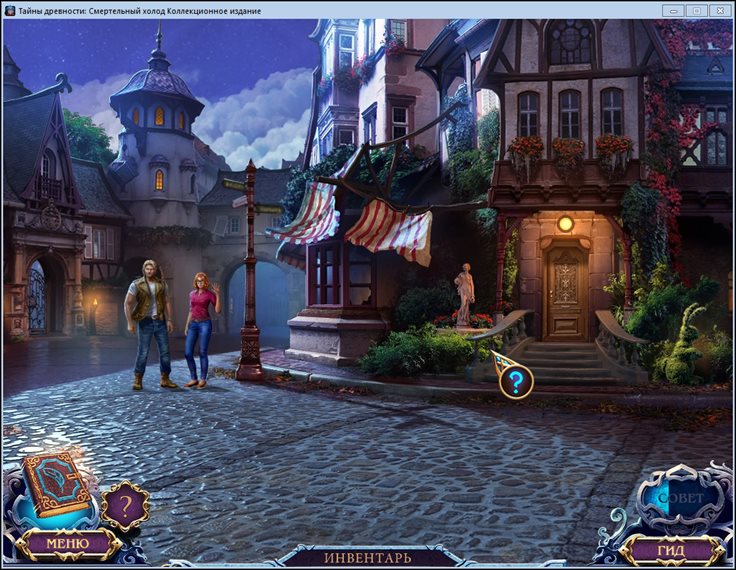Click the purple question mark button

[x=125, y=507]
